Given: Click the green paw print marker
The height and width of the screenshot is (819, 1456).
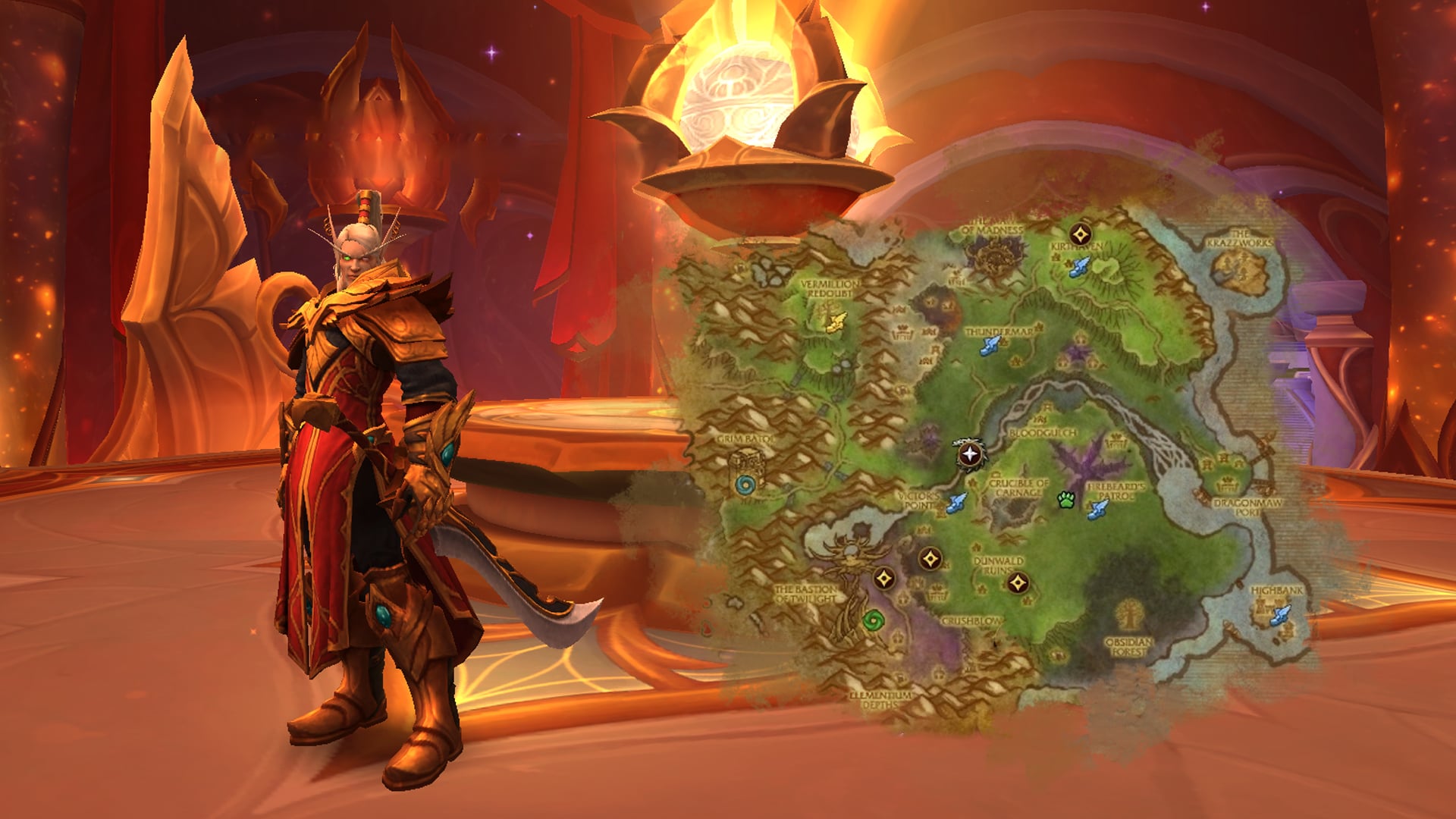Looking at the screenshot, I should coord(1067,500).
